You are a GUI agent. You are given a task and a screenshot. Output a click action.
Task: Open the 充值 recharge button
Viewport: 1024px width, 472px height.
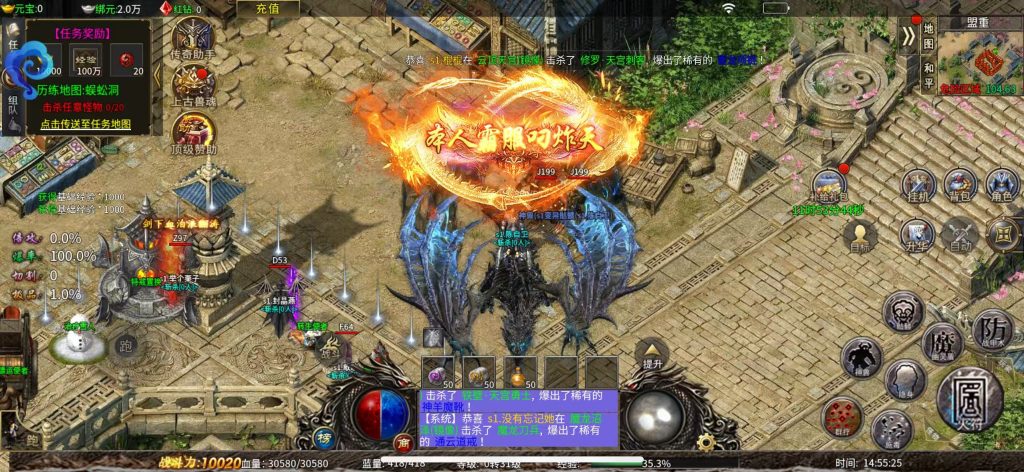click(x=267, y=8)
